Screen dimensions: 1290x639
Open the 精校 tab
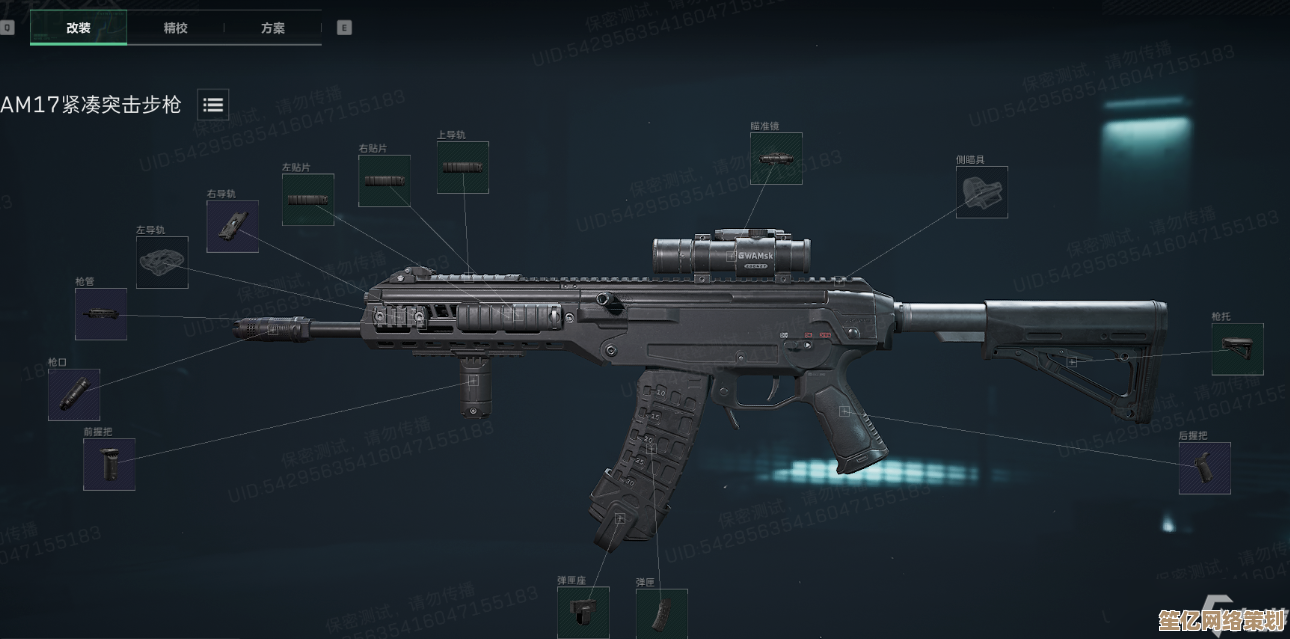pyautogui.click(x=175, y=28)
